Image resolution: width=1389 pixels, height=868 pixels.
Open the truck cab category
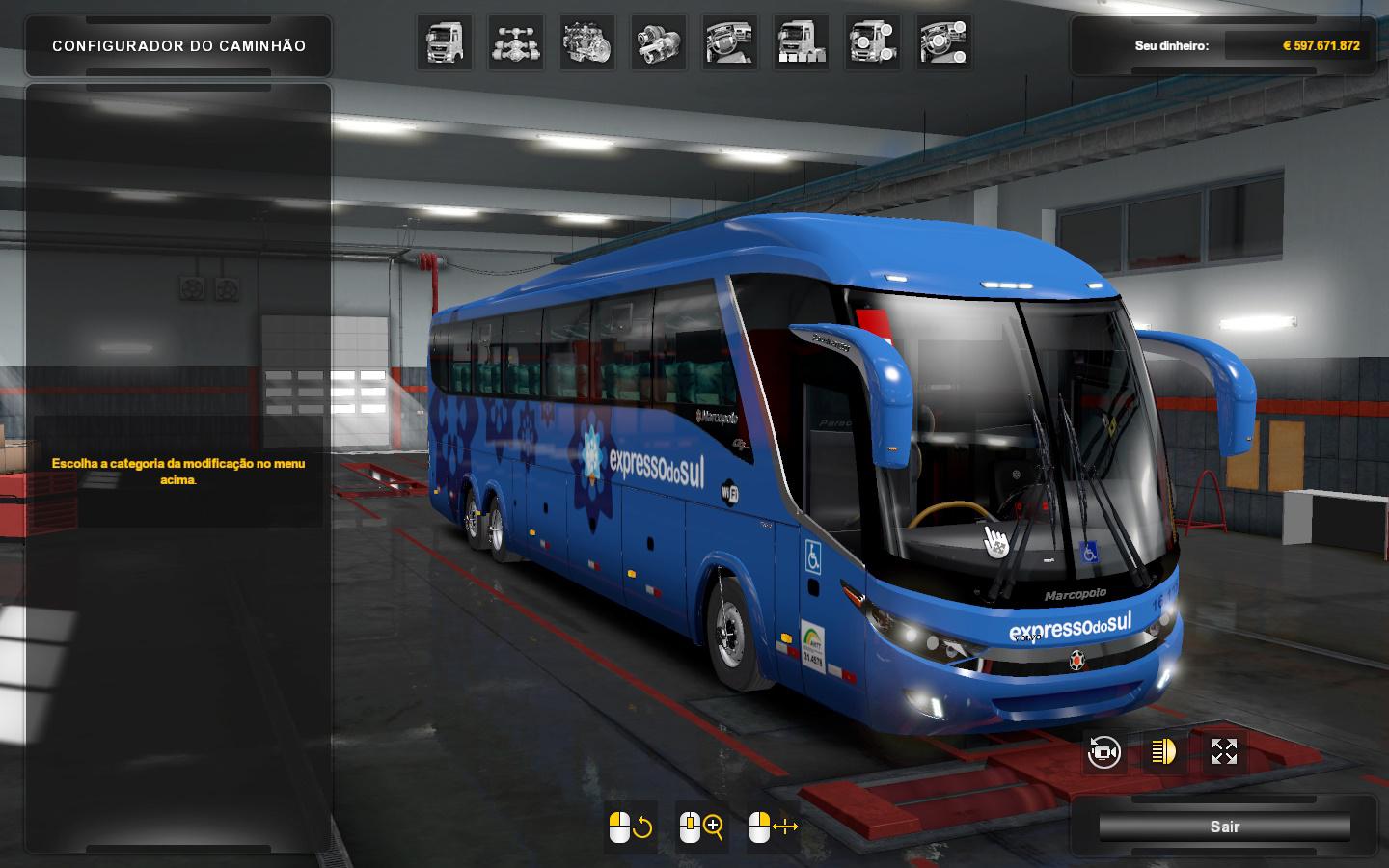pos(445,42)
